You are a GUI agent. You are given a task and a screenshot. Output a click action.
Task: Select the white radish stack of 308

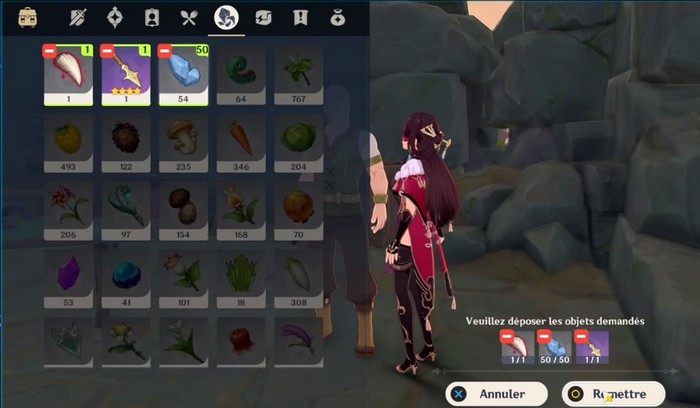click(298, 276)
